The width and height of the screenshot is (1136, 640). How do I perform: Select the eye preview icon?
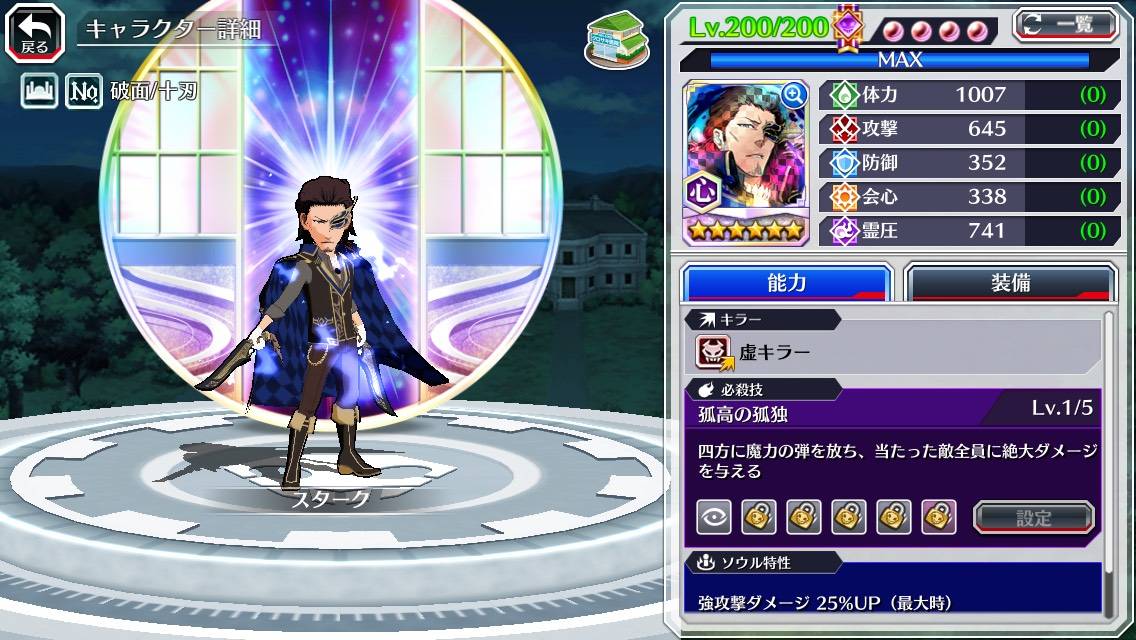[713, 517]
